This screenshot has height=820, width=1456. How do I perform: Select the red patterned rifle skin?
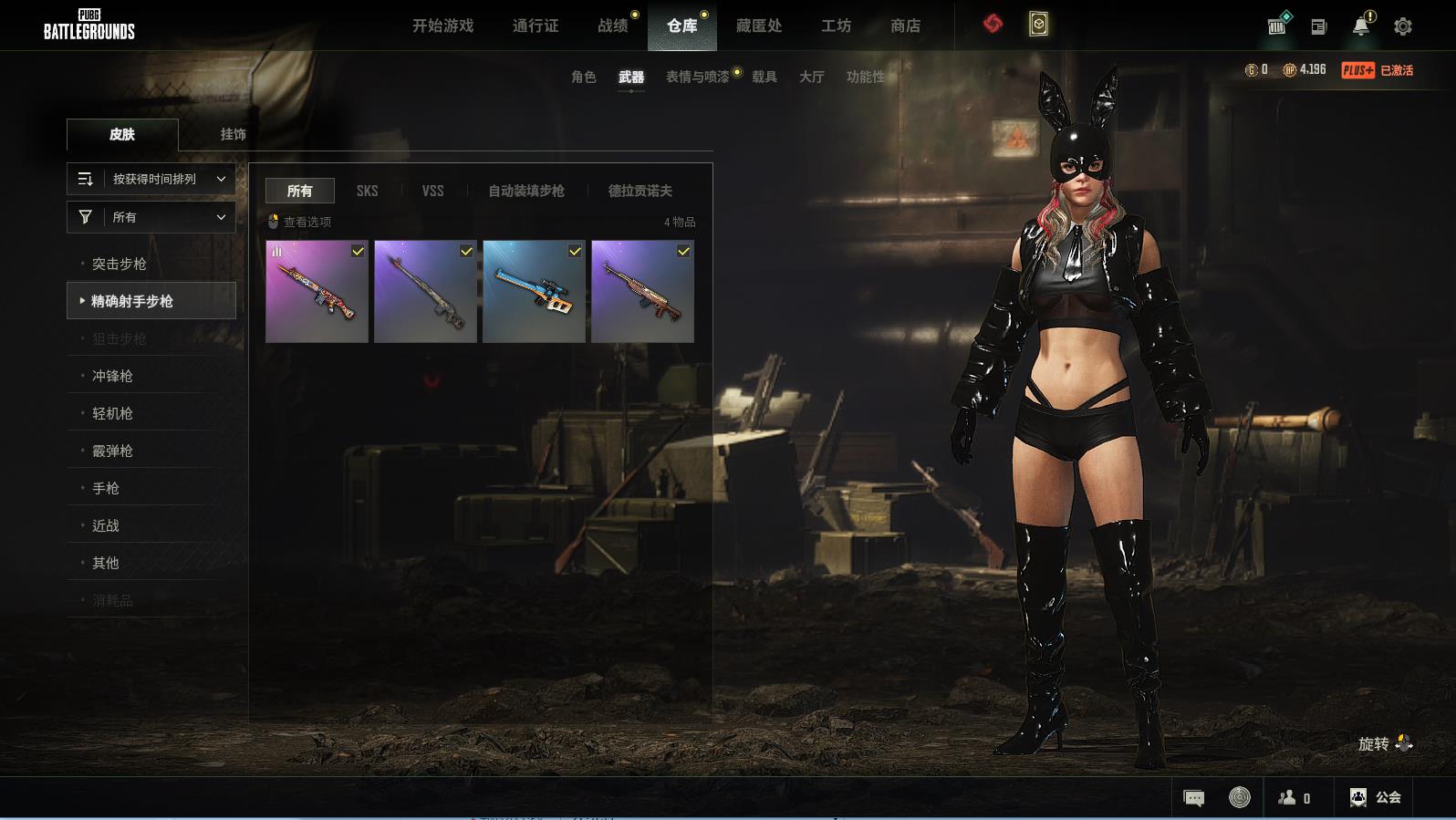click(317, 292)
